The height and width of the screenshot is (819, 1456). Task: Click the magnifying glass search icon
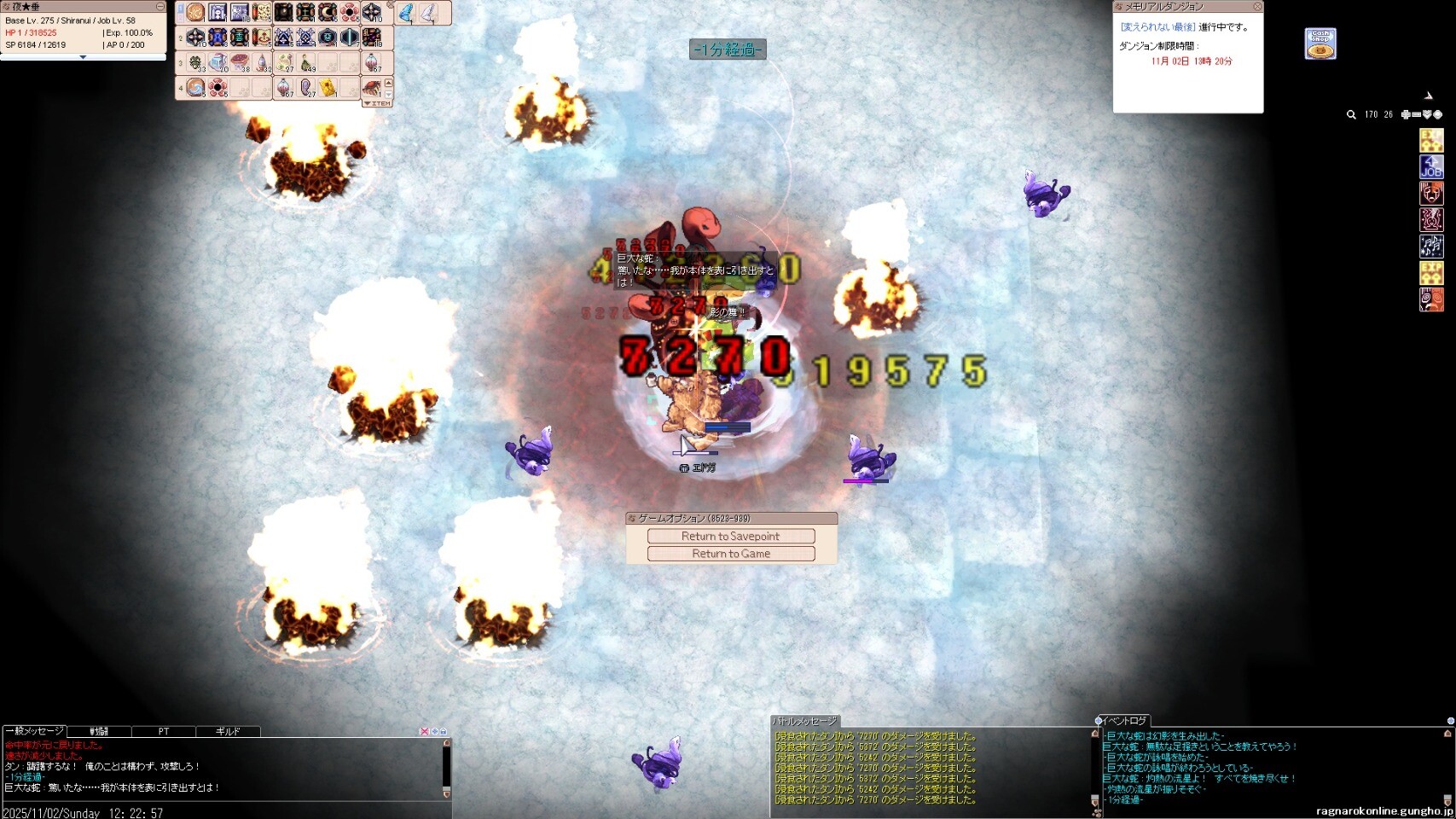coord(1351,114)
